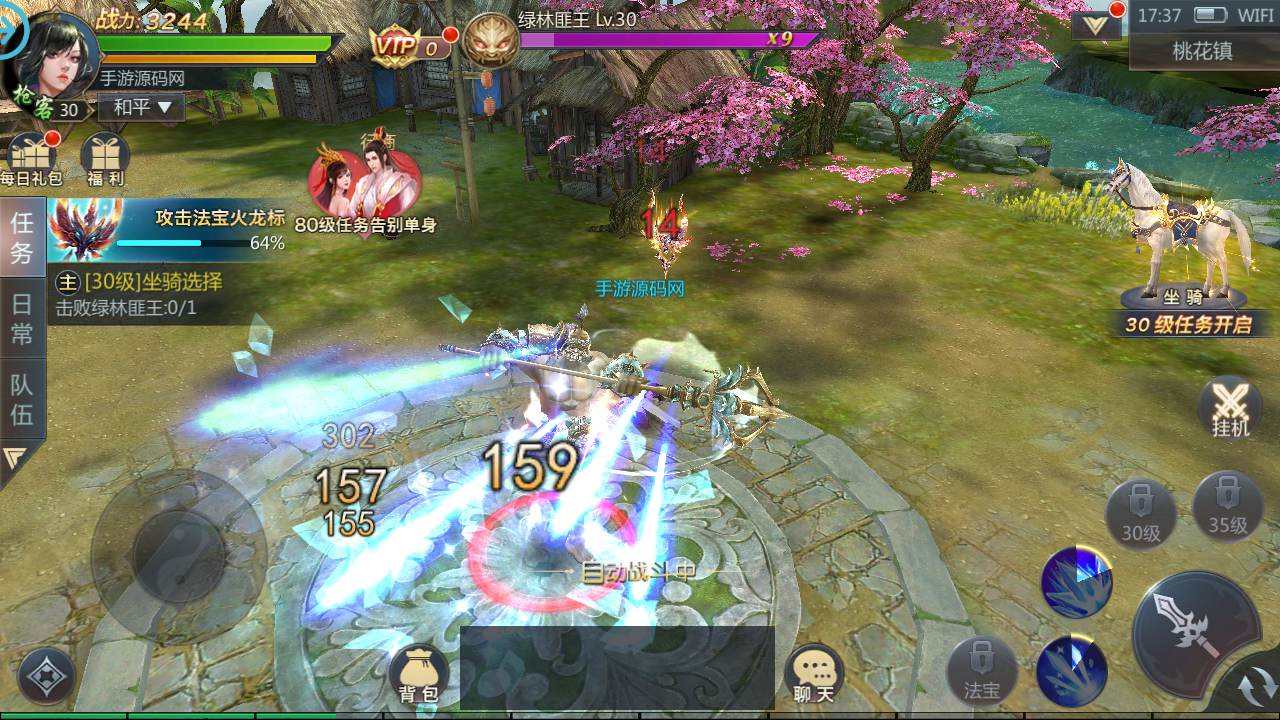Switch to the 日常 daily tab

(x=22, y=320)
